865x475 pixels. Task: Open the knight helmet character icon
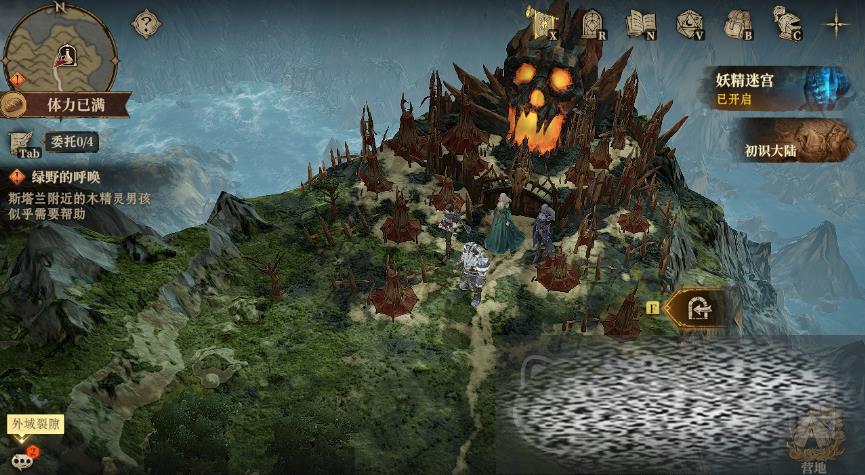pyautogui.click(x=786, y=22)
